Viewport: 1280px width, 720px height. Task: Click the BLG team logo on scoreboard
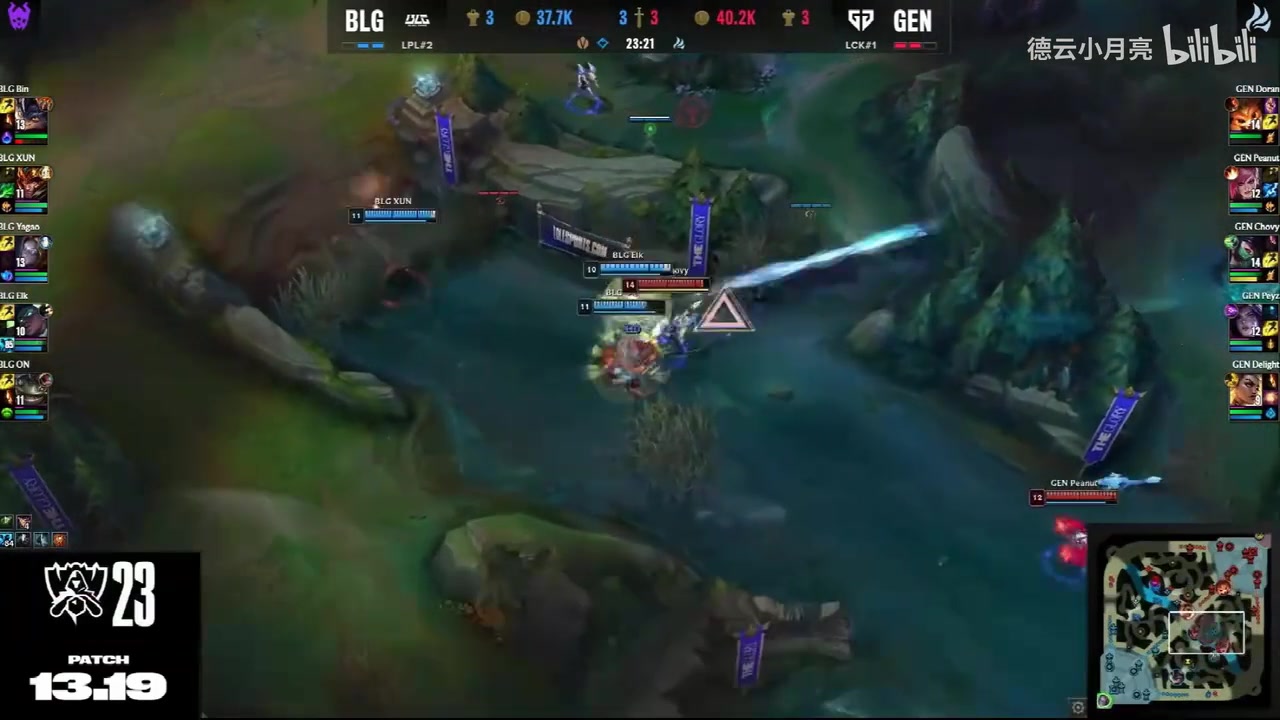(417, 20)
